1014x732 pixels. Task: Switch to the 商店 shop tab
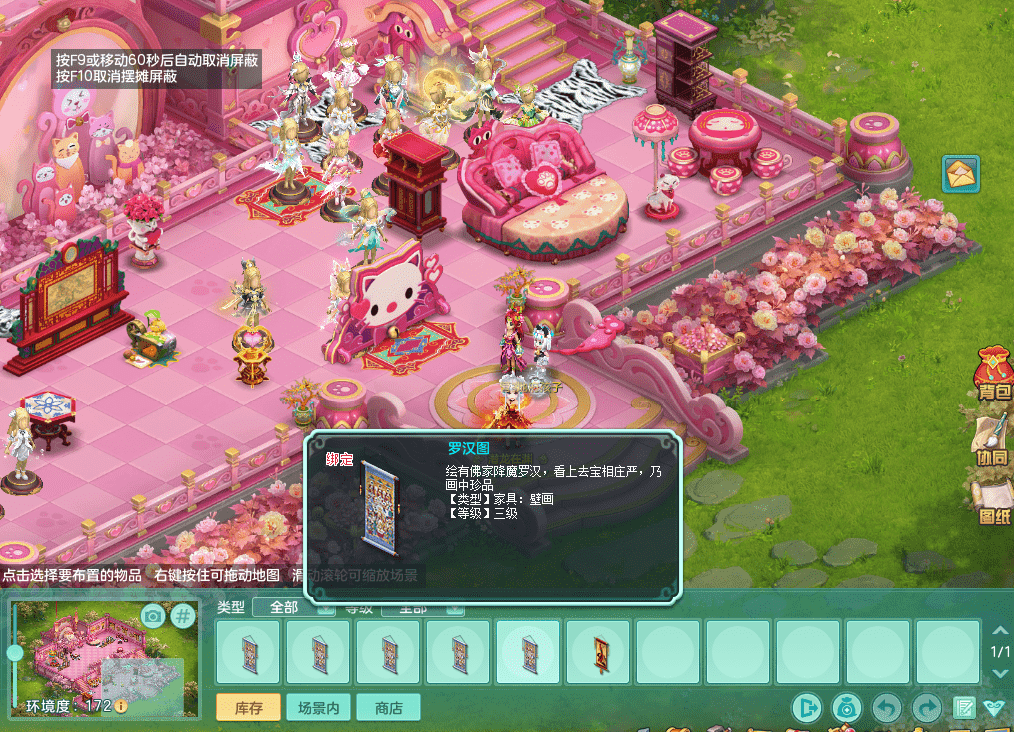tap(388, 708)
